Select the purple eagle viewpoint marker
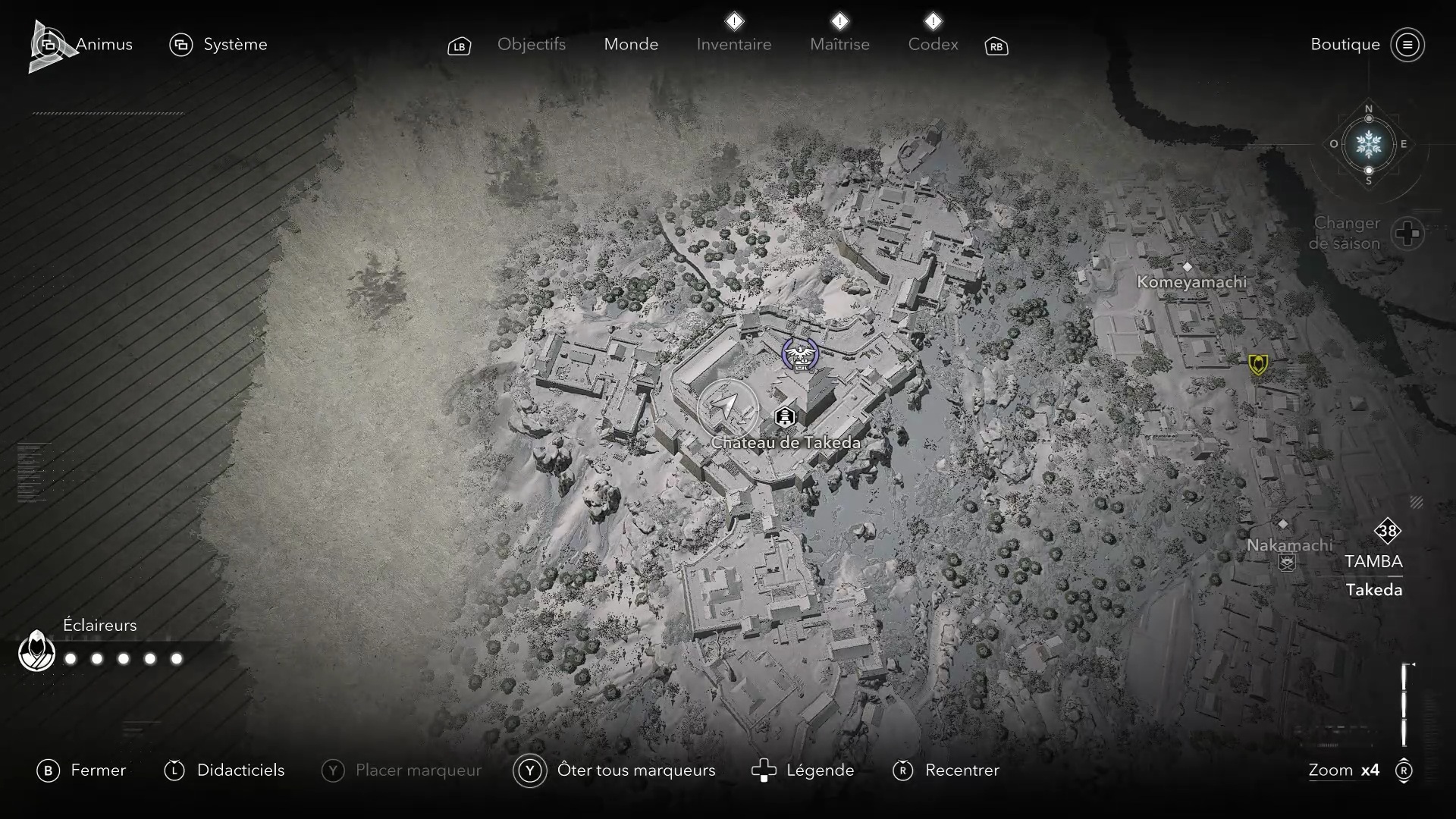 tap(800, 355)
